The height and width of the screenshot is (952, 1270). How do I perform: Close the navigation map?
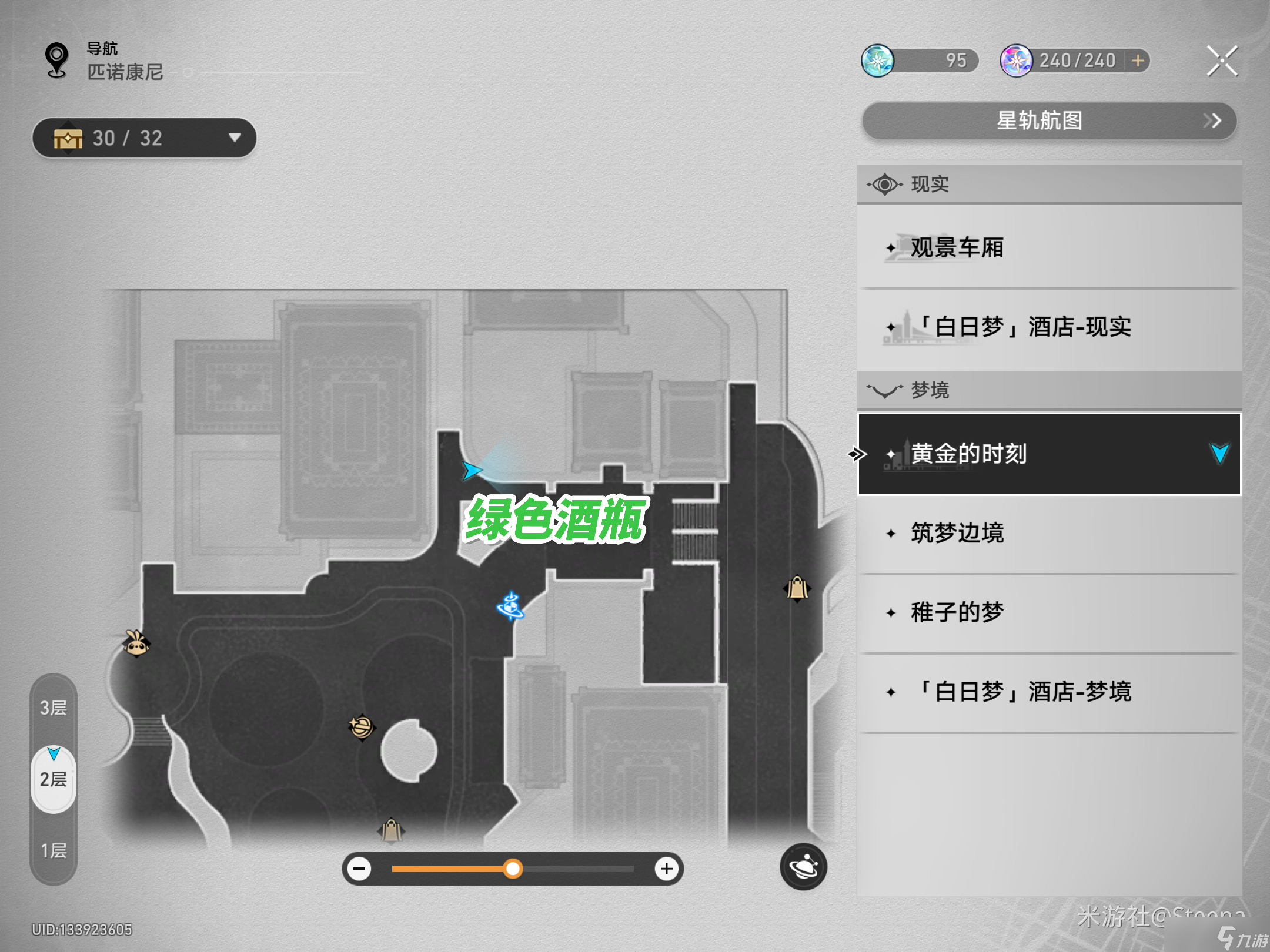pos(1222,61)
